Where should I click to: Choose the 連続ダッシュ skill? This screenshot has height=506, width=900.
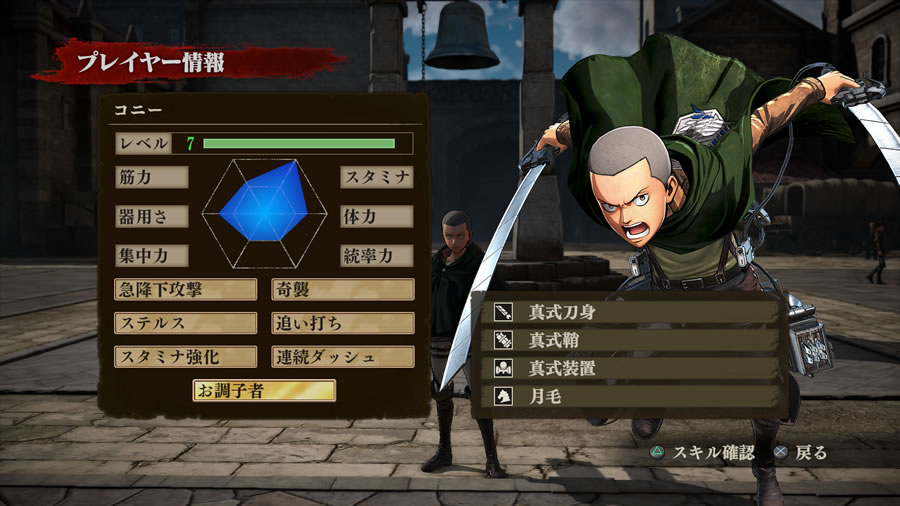tap(342, 357)
